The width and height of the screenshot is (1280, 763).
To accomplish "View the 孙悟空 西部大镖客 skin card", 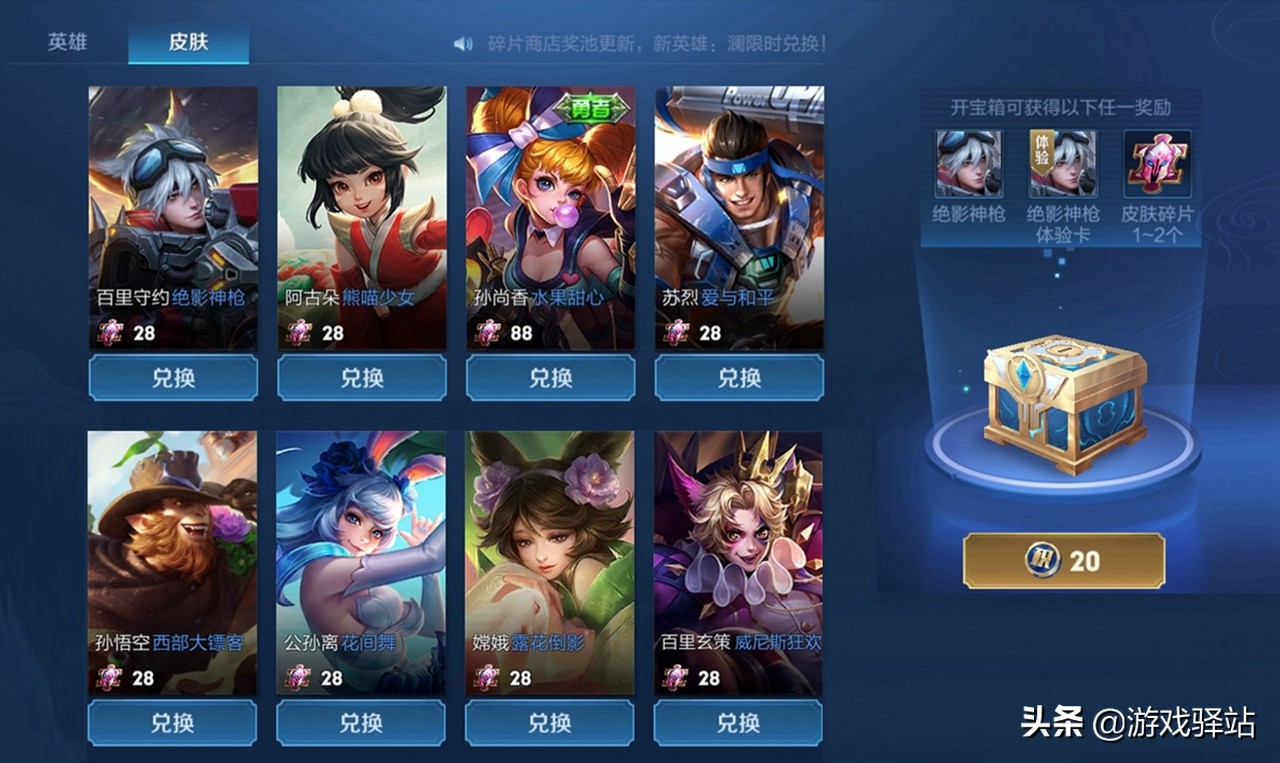I will point(172,562).
